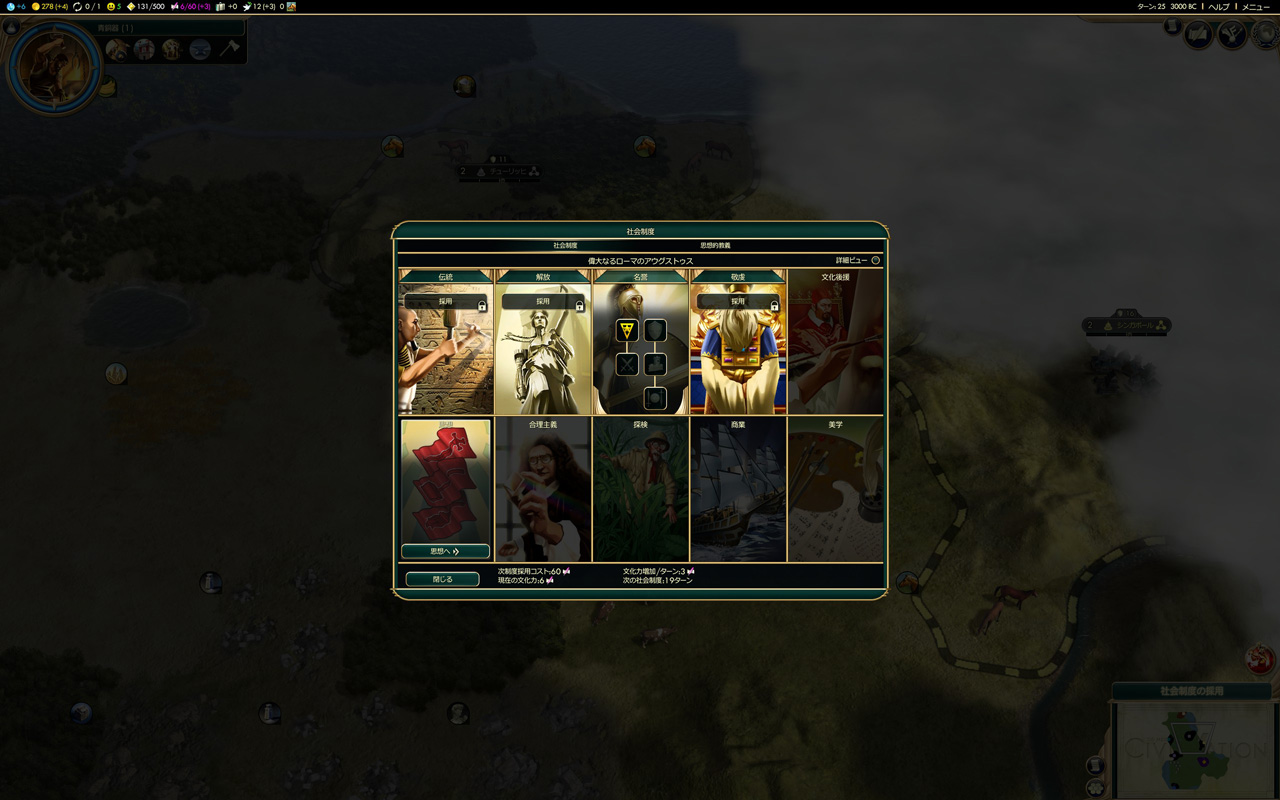Switch to the 社会制度 tab
Viewport: 1280px width, 800px height.
coord(565,245)
